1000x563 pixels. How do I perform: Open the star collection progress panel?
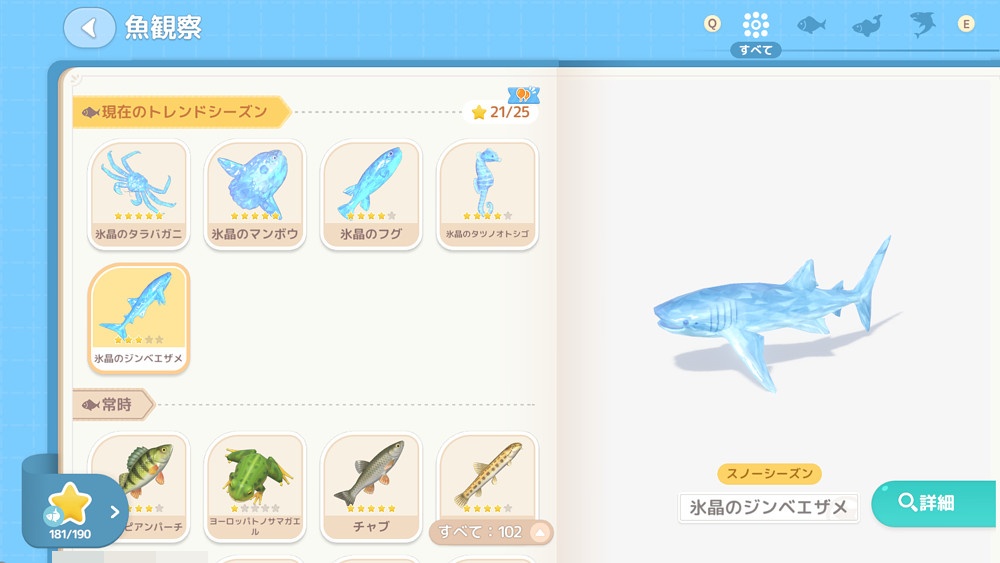pyautogui.click(x=75, y=512)
